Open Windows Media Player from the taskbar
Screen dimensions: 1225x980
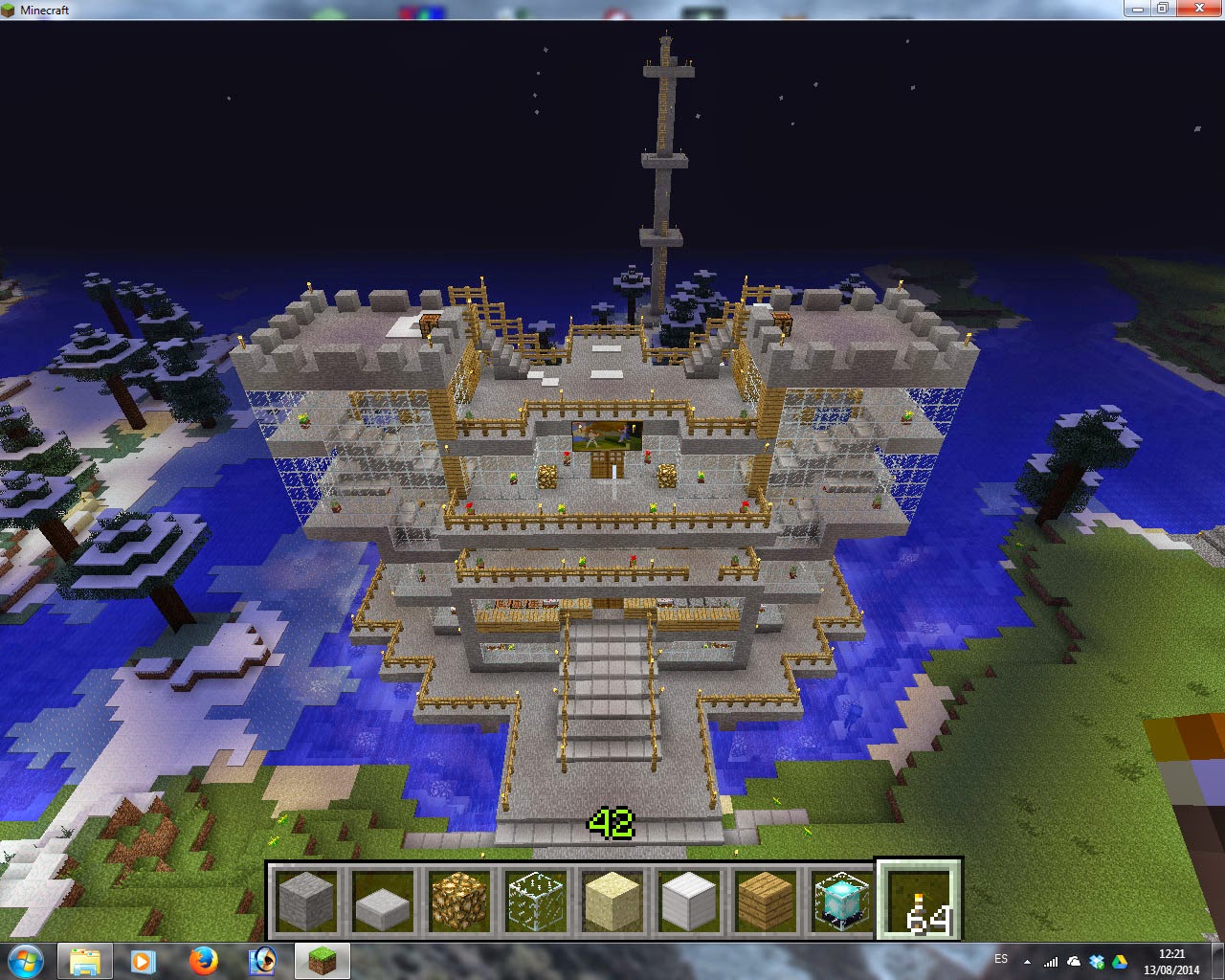(145, 960)
